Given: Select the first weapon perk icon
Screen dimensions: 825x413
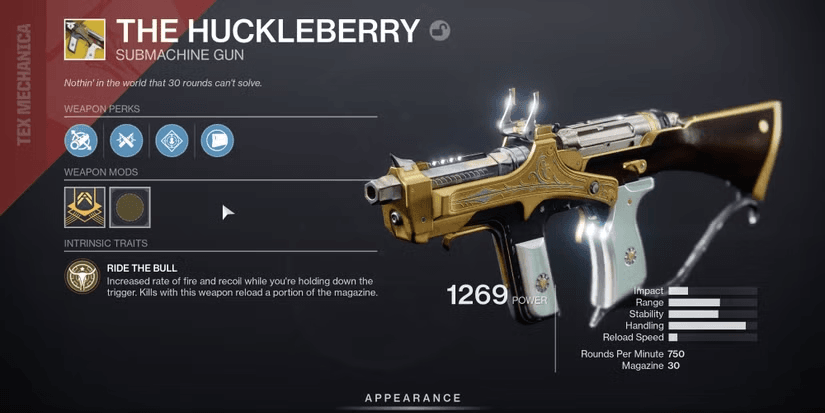Looking at the screenshot, I should coord(81,140).
